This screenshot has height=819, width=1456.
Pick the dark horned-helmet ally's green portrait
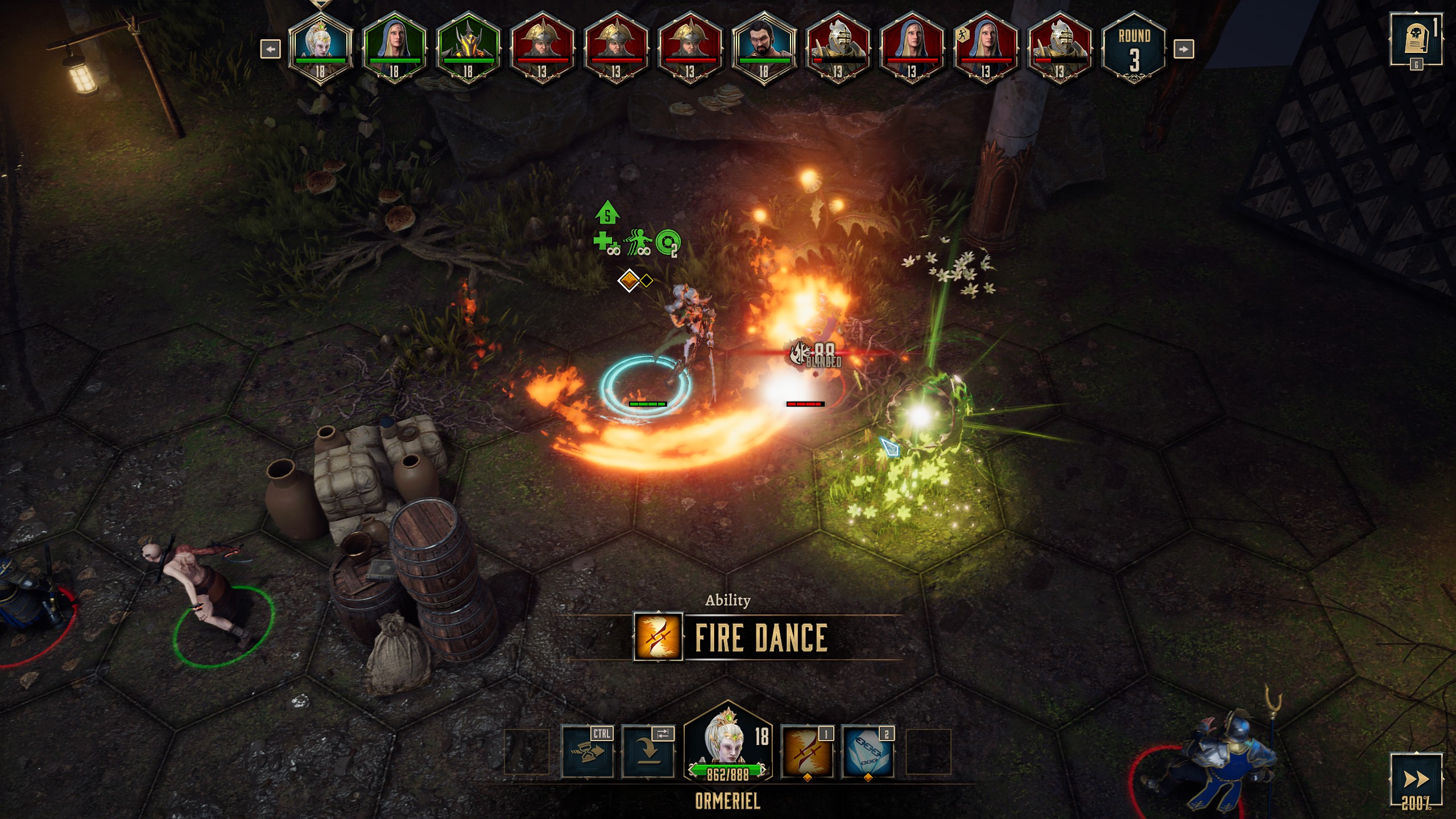click(x=468, y=49)
